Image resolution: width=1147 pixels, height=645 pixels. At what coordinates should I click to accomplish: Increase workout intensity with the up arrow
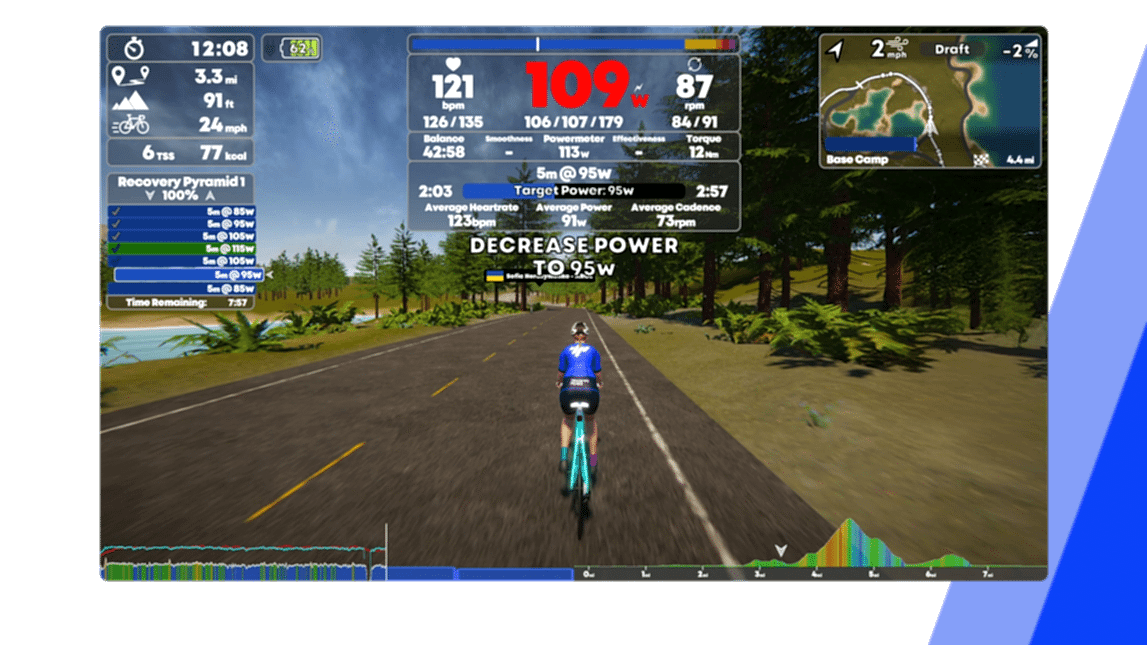click(210, 196)
